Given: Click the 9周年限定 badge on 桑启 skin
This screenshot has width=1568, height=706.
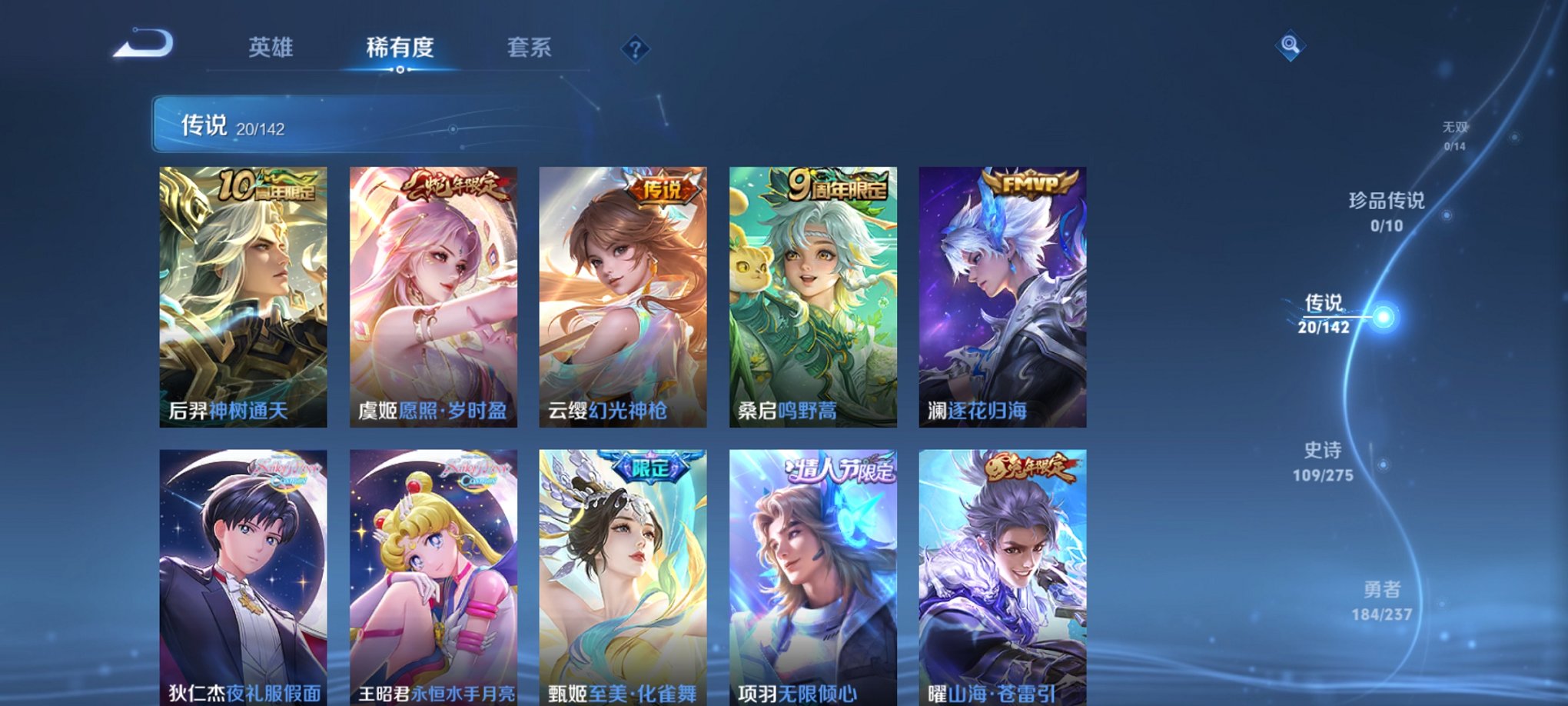Looking at the screenshot, I should (839, 187).
